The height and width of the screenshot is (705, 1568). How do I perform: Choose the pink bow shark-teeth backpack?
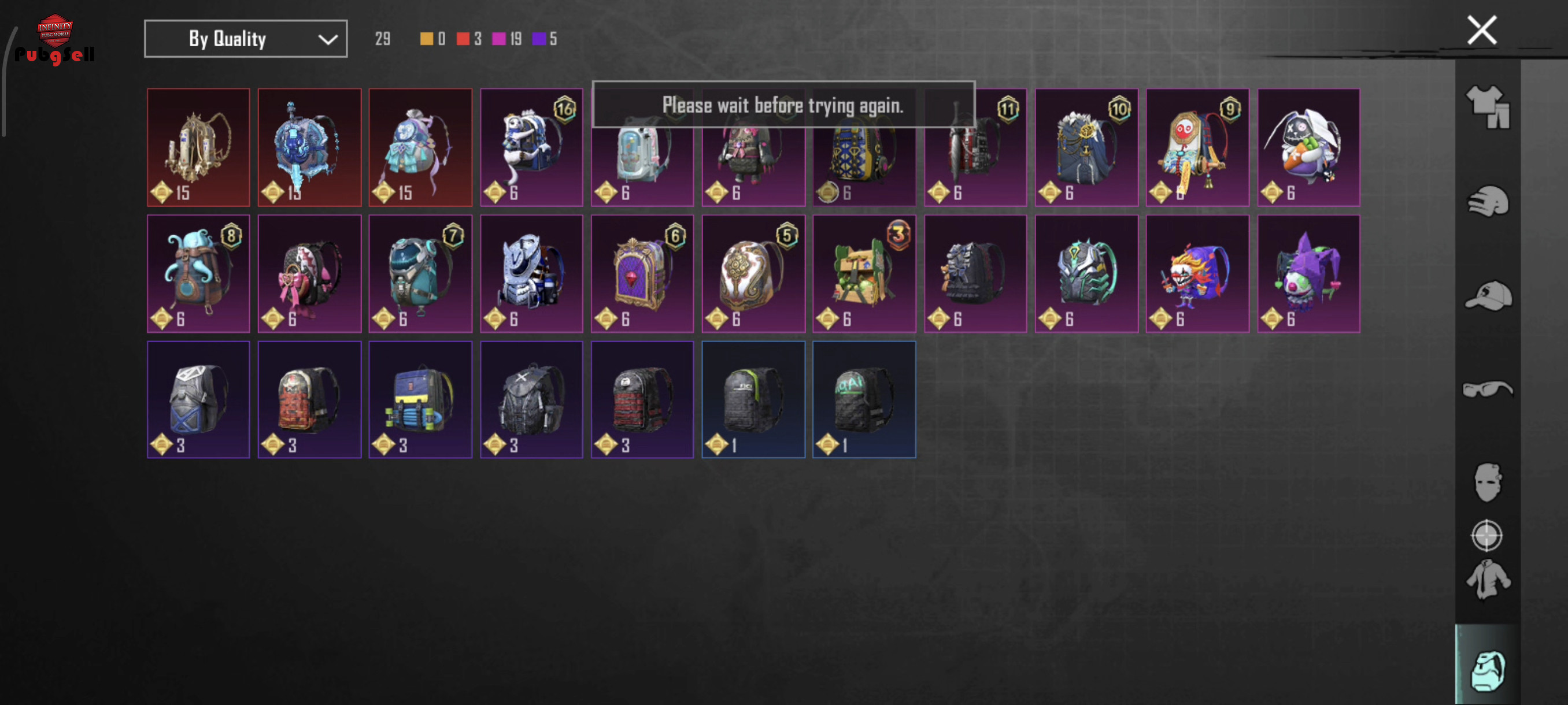point(309,273)
